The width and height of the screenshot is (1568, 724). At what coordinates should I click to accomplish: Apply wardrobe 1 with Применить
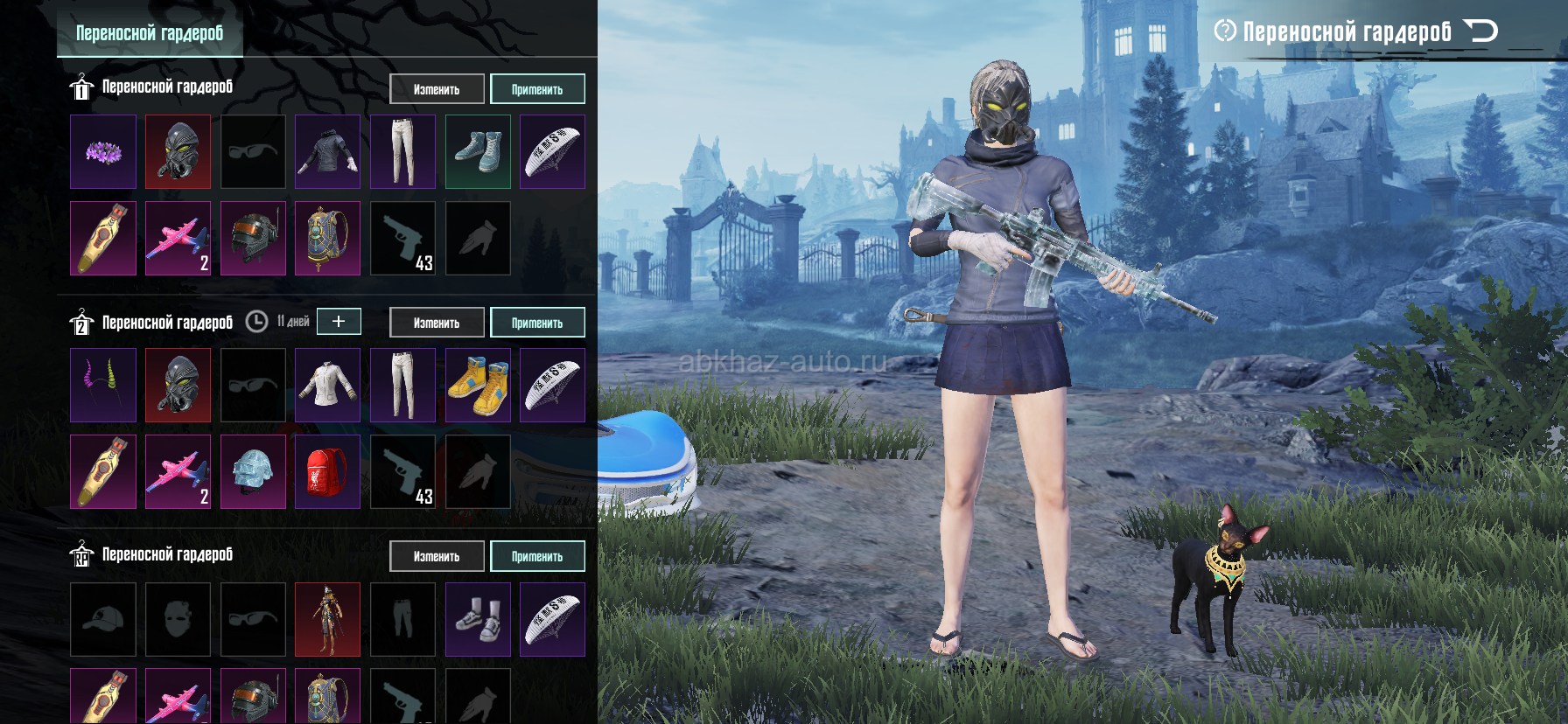[537, 89]
